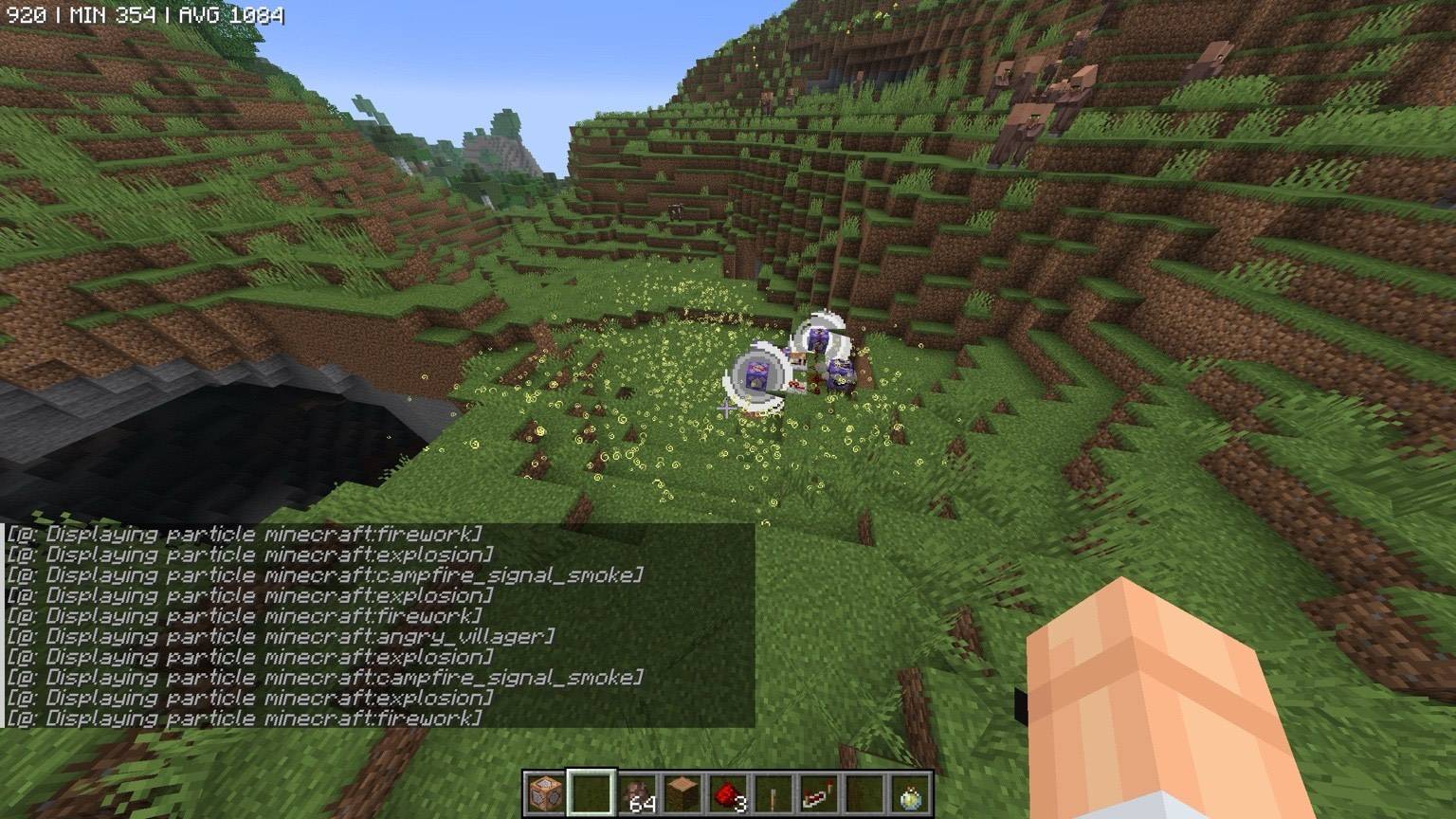
Task: Click the crosshair at screen center
Action: tap(728, 409)
